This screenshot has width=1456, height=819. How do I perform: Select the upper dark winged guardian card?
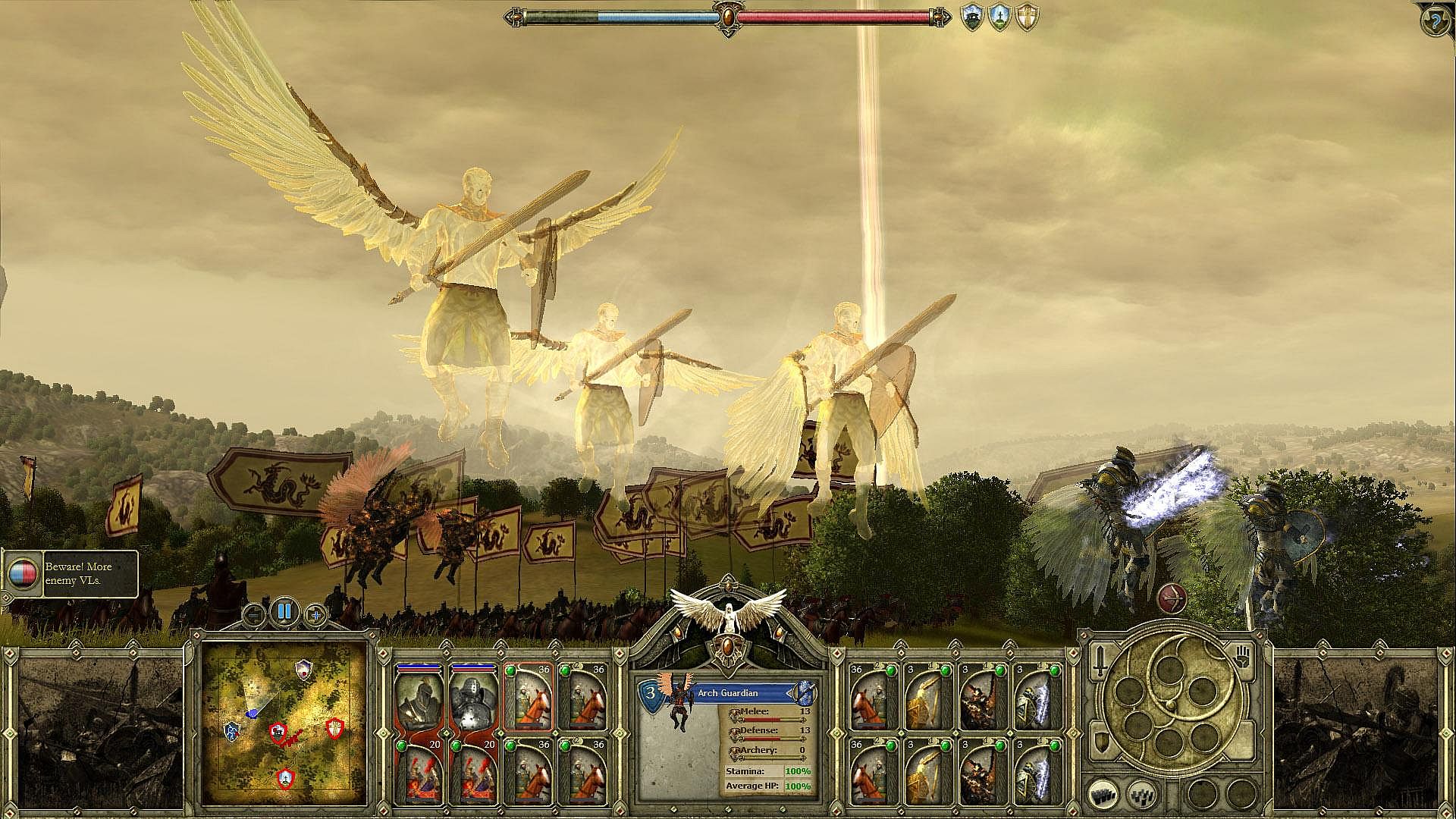tap(981, 698)
